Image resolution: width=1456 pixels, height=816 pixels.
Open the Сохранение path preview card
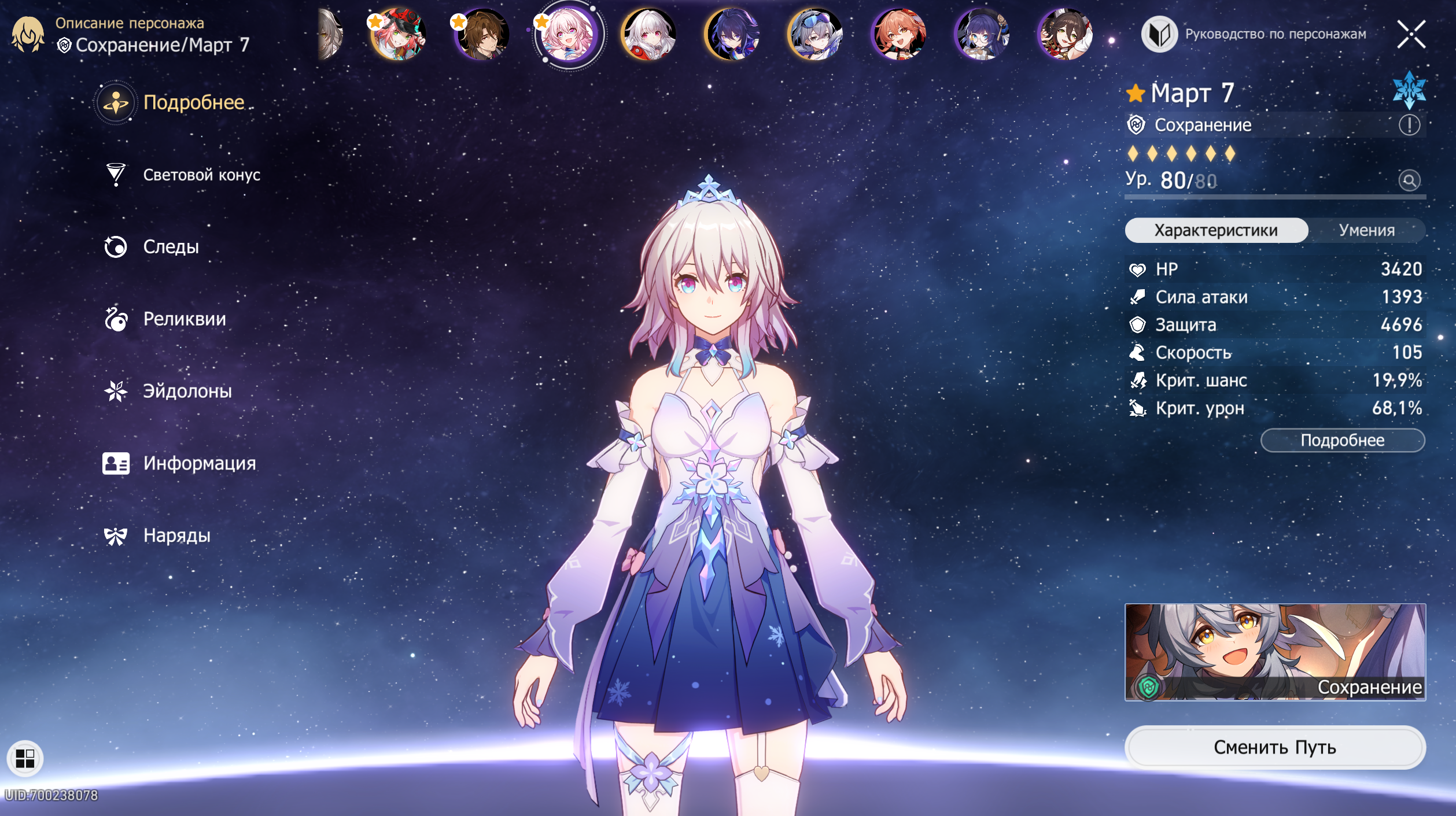click(x=1274, y=652)
